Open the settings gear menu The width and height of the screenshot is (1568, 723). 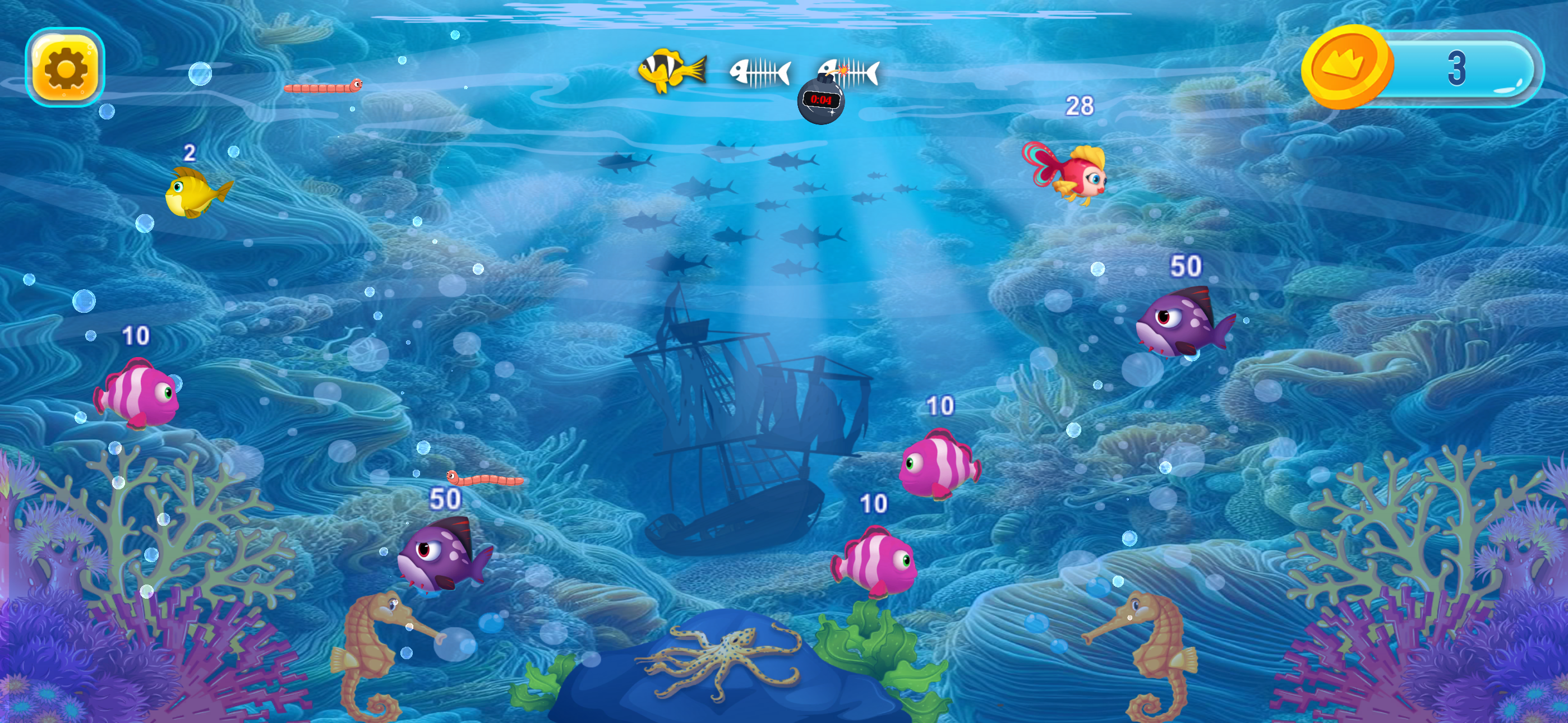[x=66, y=67]
